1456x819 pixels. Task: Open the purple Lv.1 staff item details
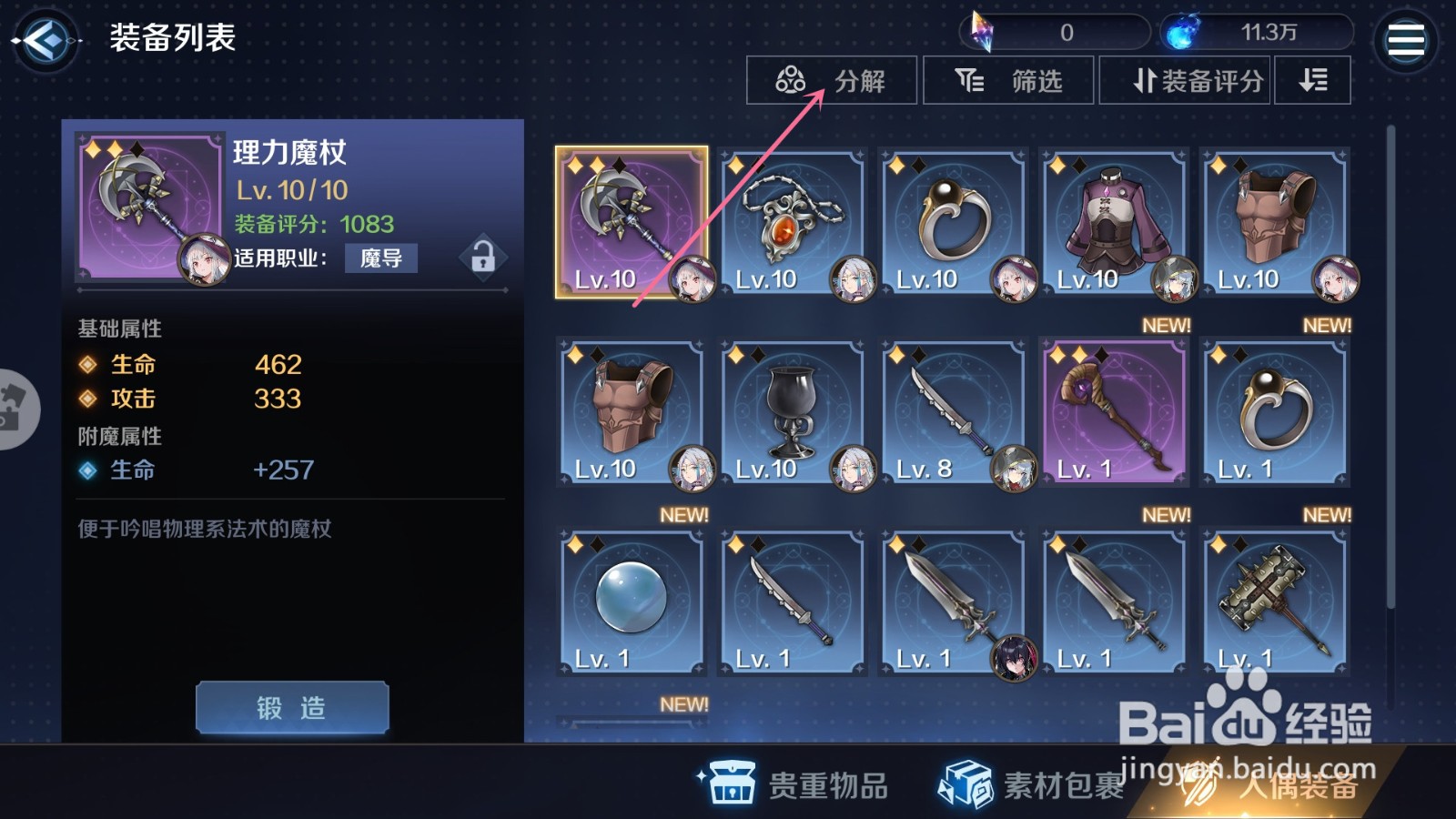1114,409
